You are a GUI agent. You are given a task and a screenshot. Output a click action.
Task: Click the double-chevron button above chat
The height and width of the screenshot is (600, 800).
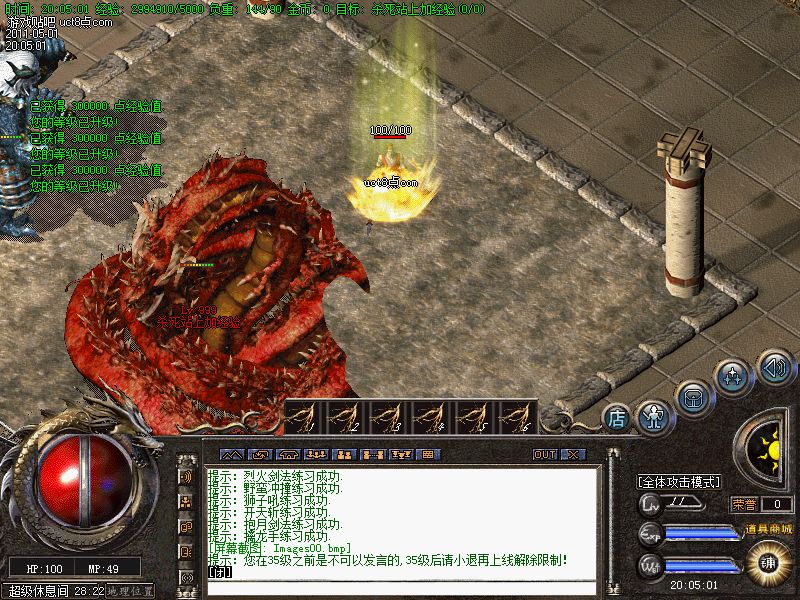[231, 454]
